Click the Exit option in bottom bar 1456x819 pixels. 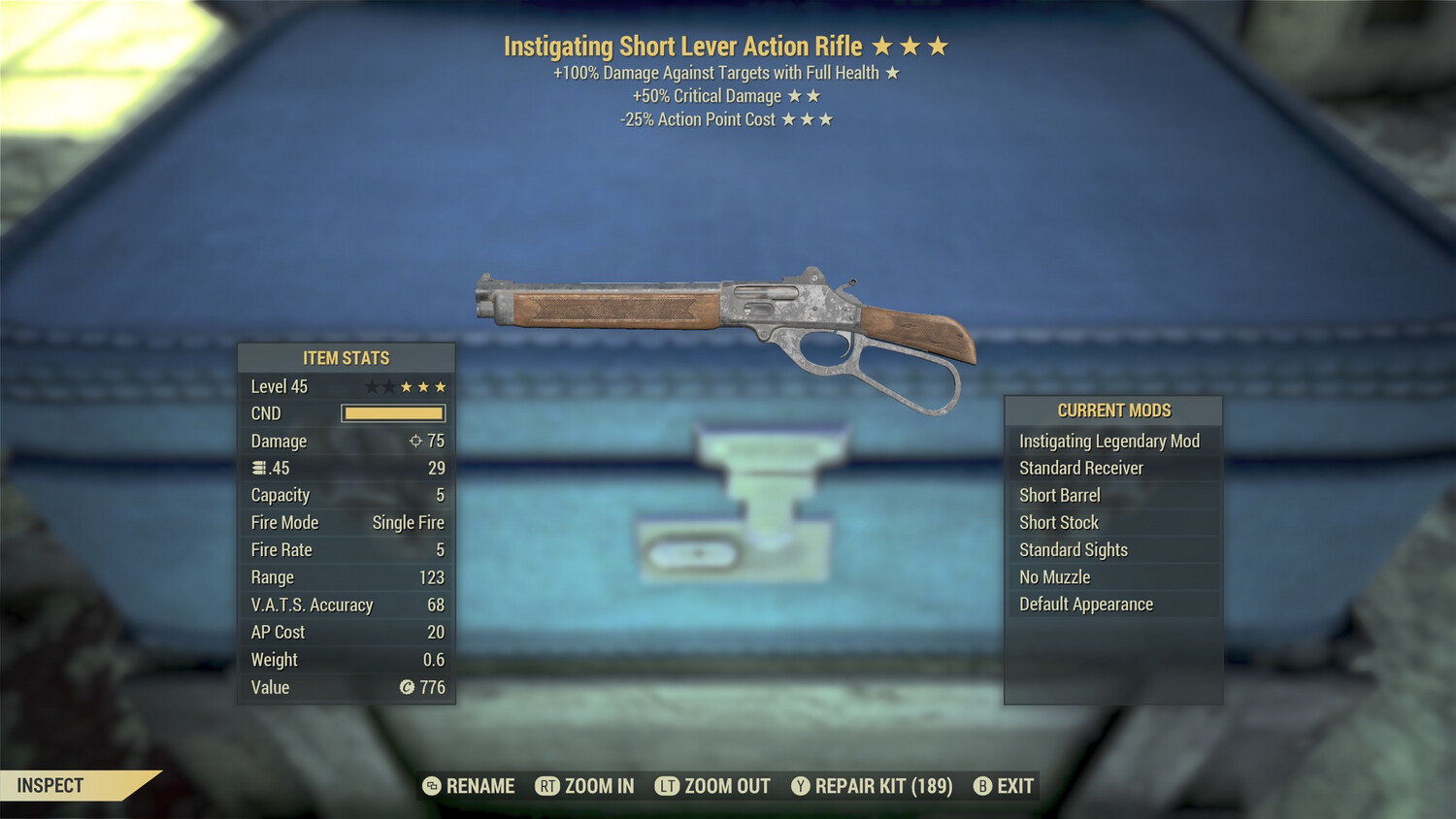pos(1013,786)
